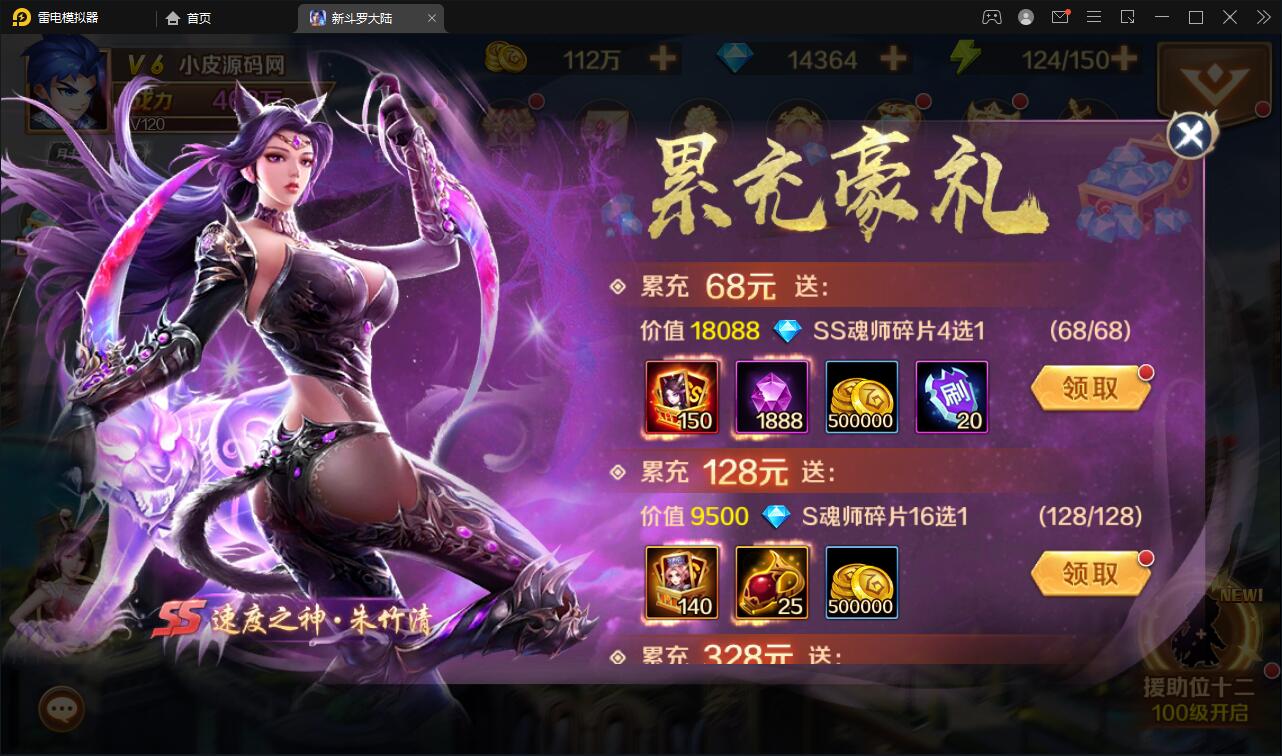This screenshot has height=756, width=1282.
Task: Open the account avatar icon top right
Action: (1026, 17)
